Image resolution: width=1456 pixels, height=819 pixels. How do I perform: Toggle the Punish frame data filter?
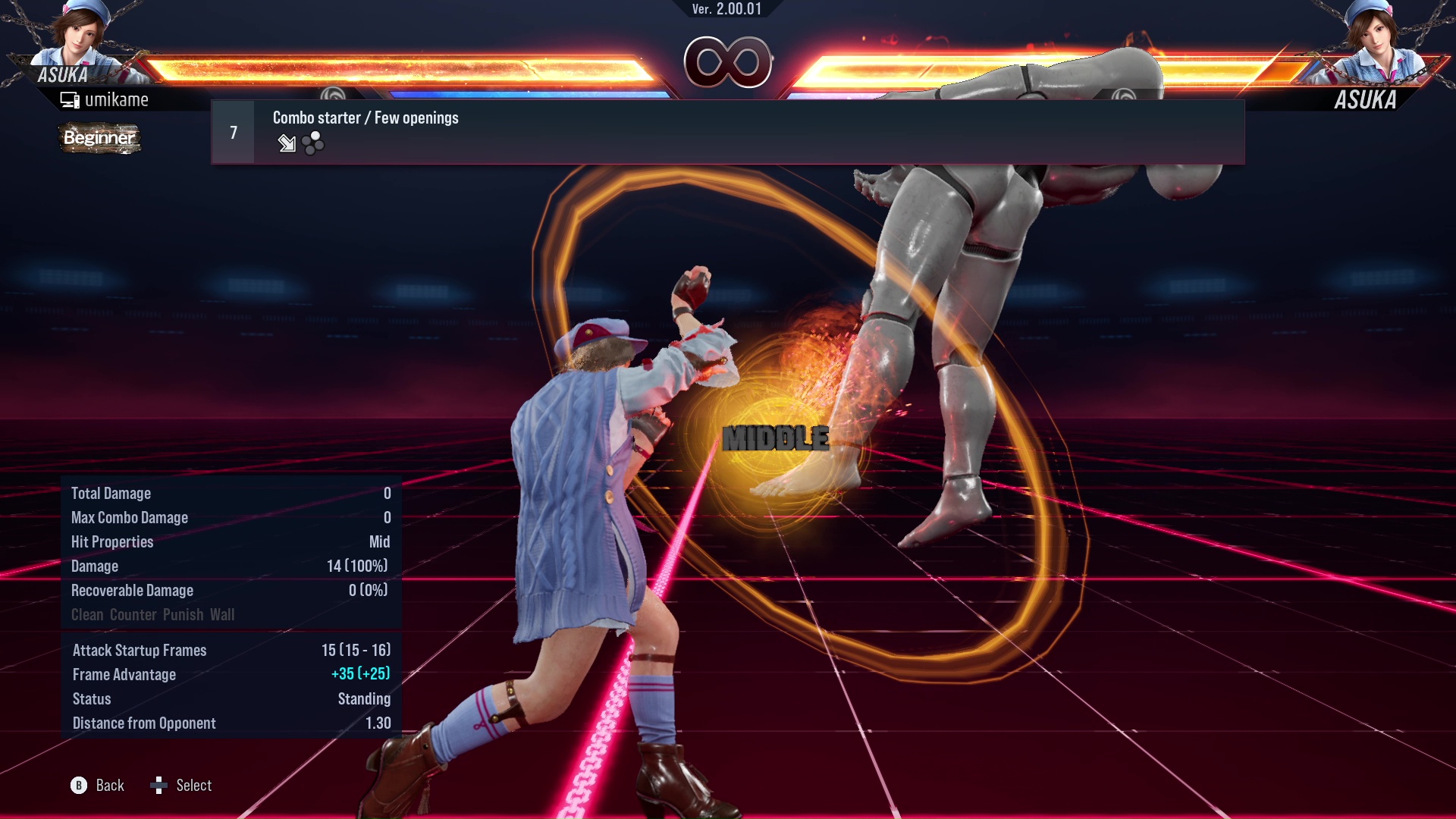click(x=183, y=614)
